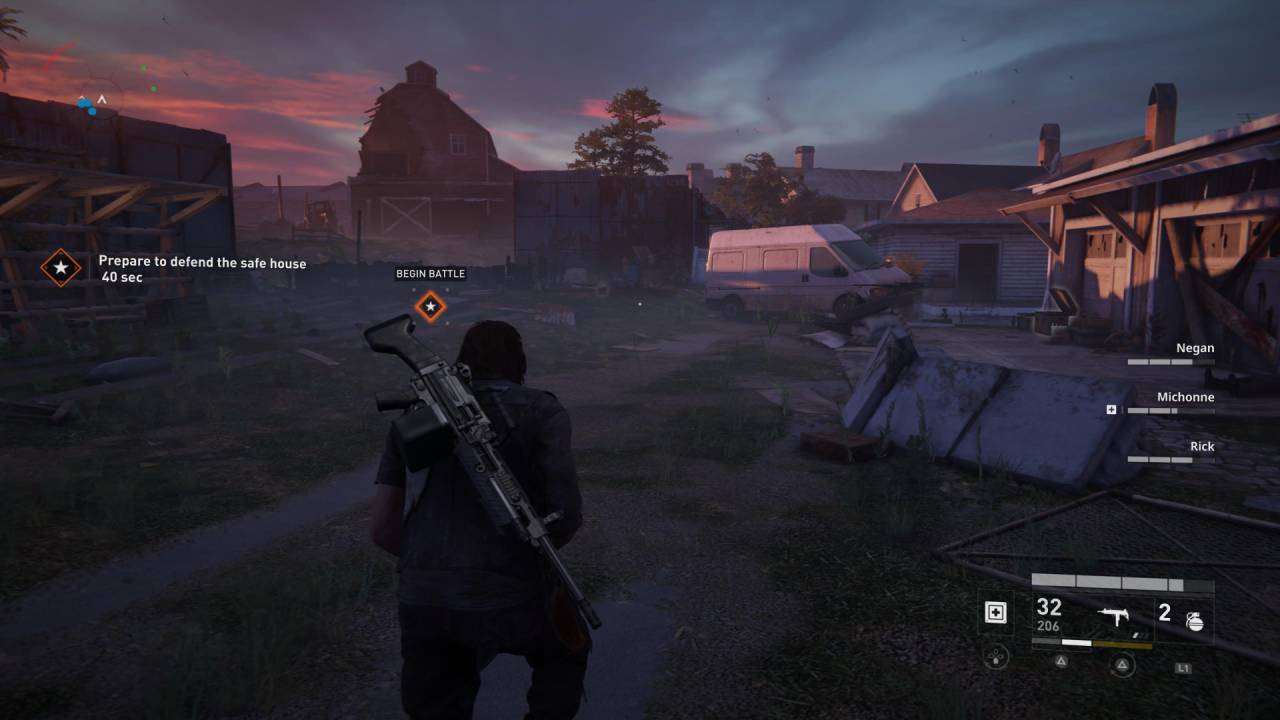Select the Rick name label

1203,446
